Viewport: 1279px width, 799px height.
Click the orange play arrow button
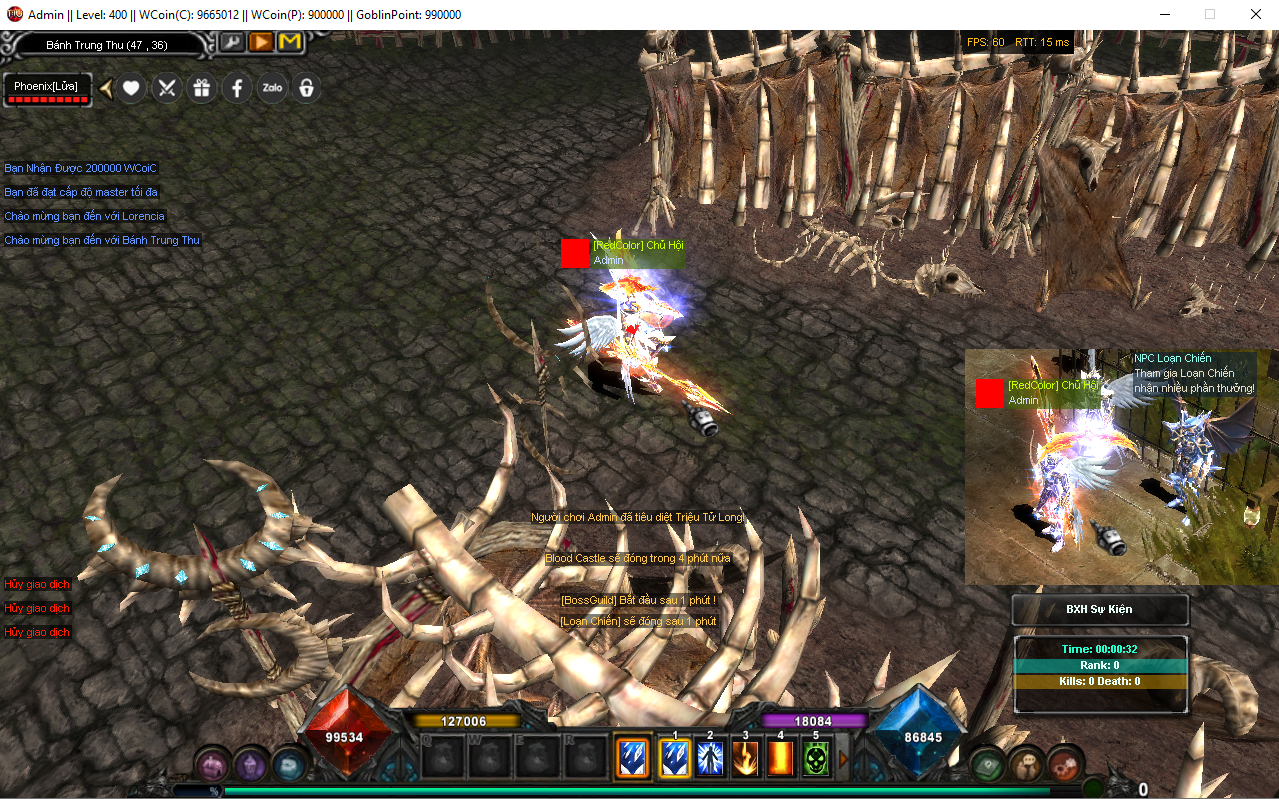point(261,42)
